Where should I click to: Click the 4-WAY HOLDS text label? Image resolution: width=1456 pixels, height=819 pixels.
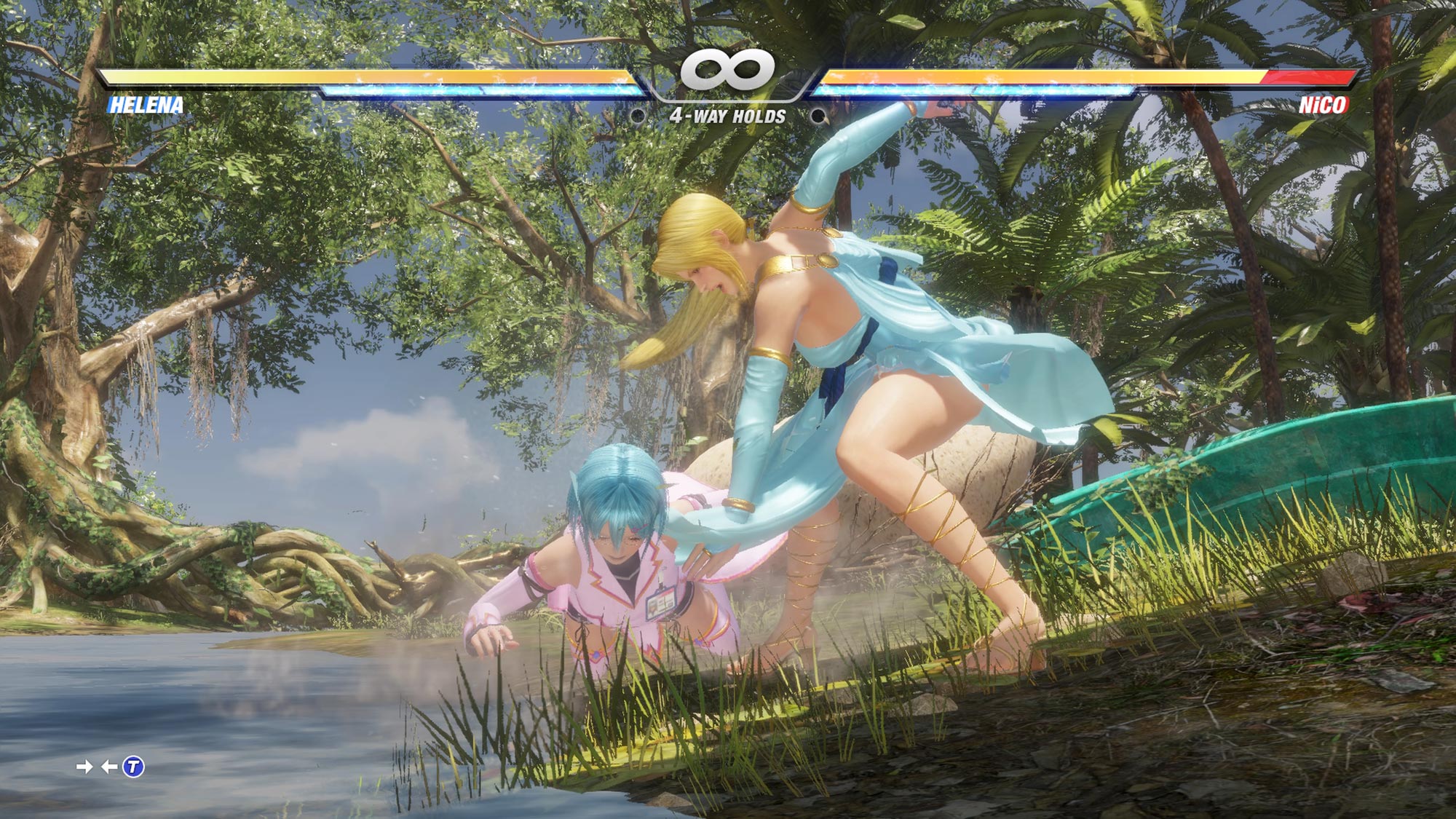click(x=728, y=114)
